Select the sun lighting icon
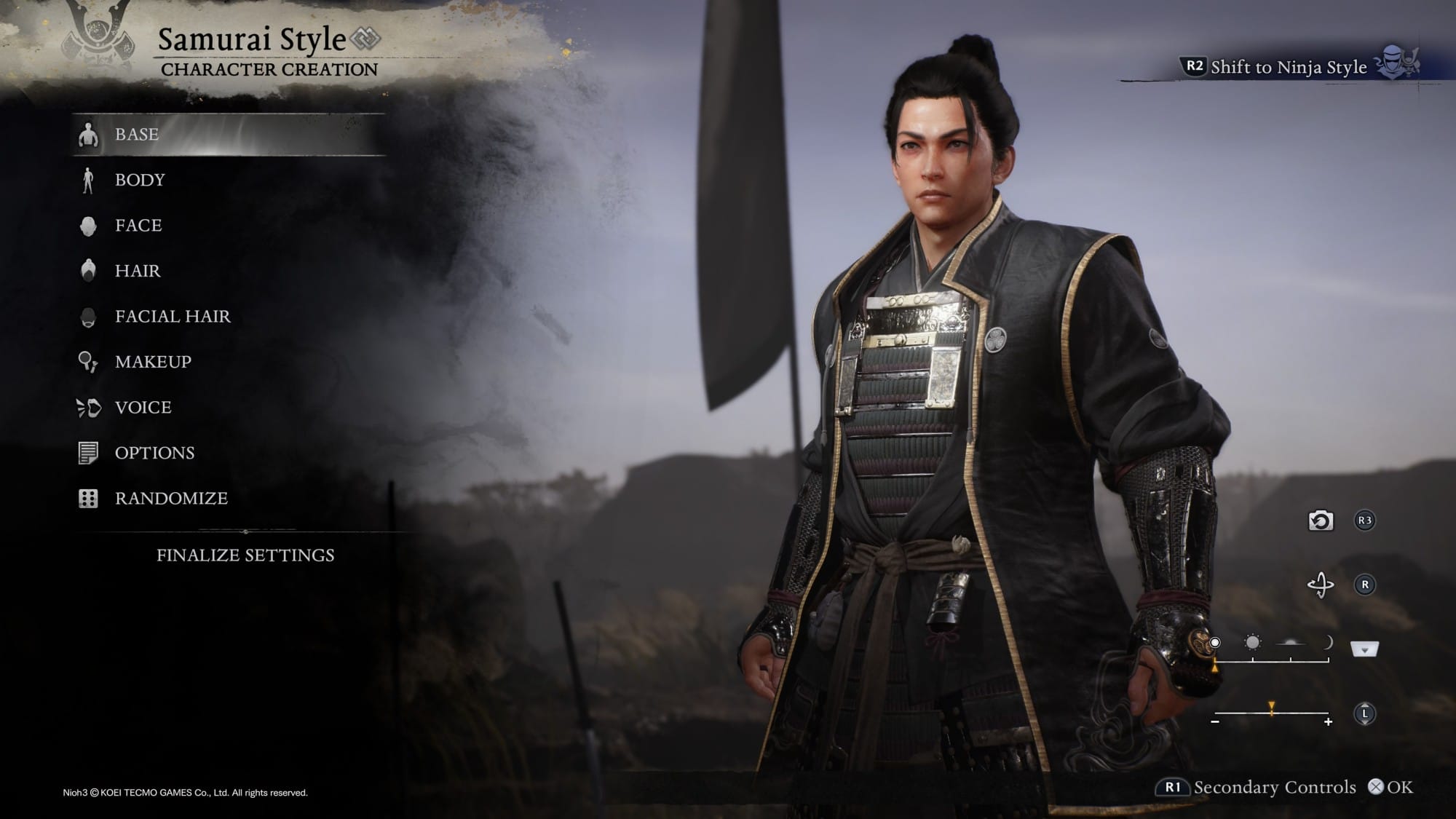 tap(1252, 643)
